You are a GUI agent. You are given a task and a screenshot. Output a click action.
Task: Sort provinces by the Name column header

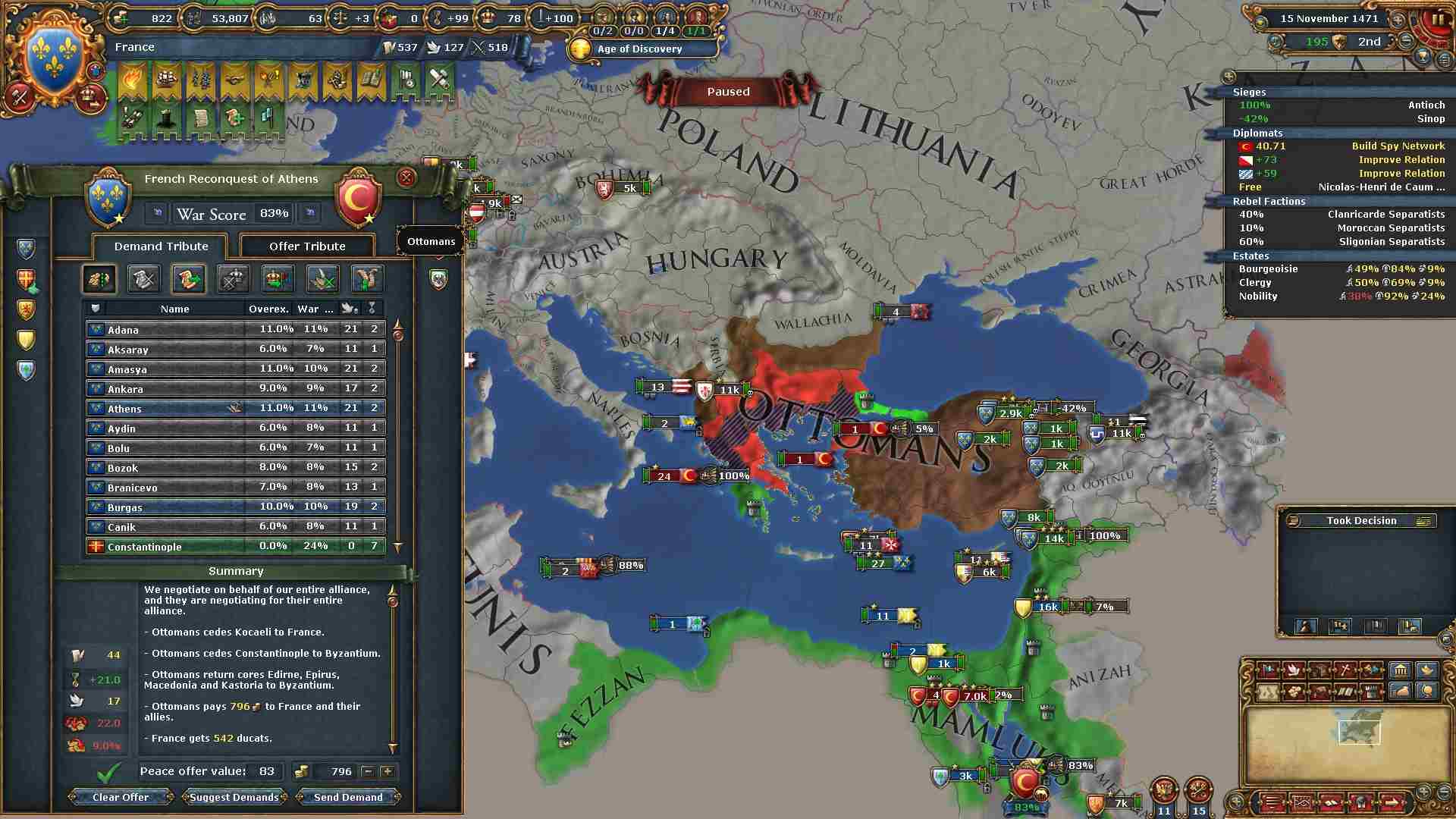[x=174, y=309]
